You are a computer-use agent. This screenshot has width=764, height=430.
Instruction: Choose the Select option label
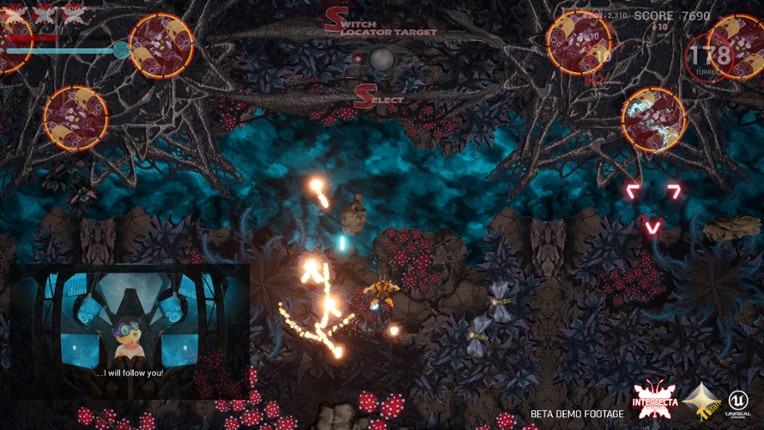(379, 98)
